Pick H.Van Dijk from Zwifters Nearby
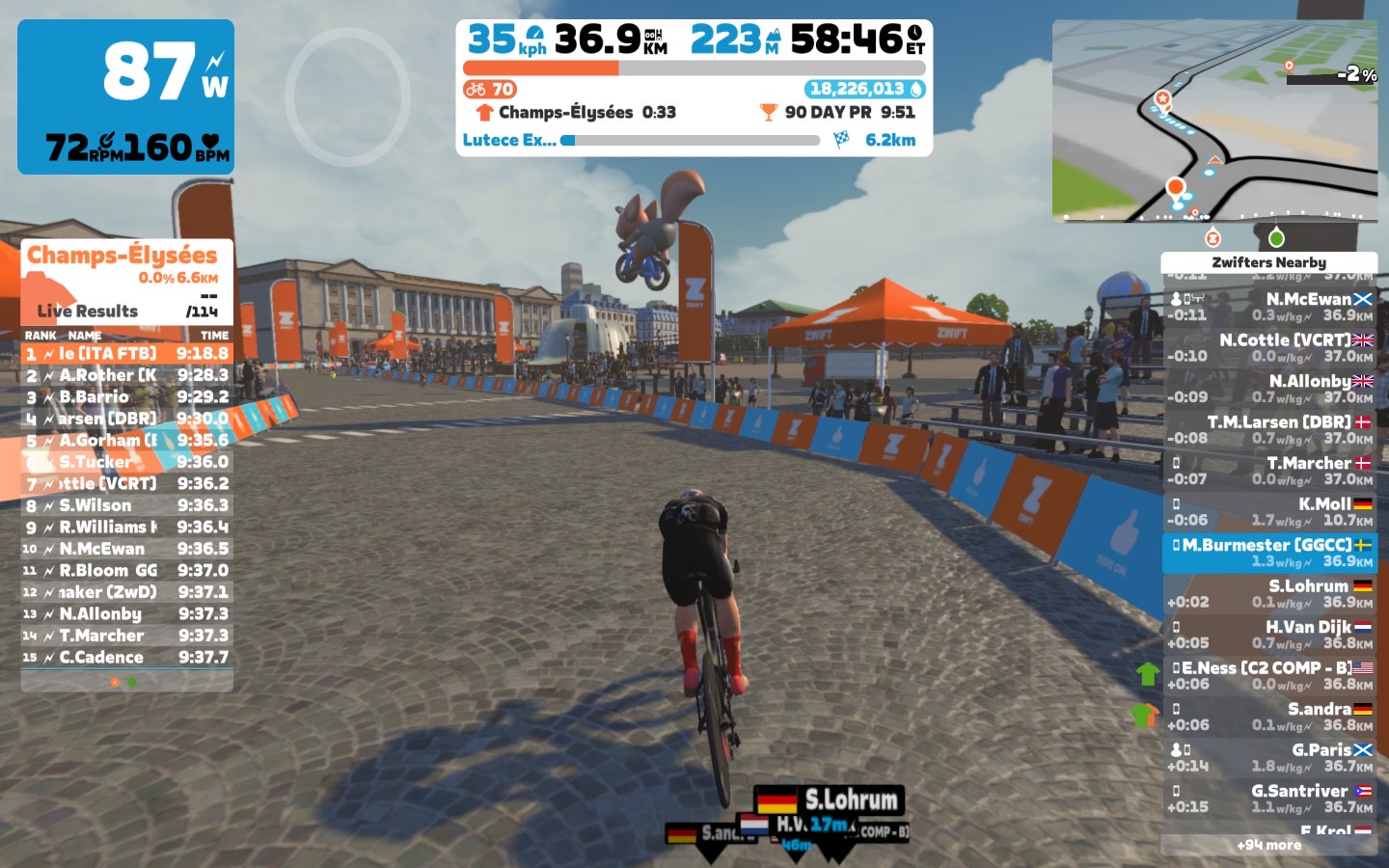Screen dimensions: 1389x868 coord(1269,635)
